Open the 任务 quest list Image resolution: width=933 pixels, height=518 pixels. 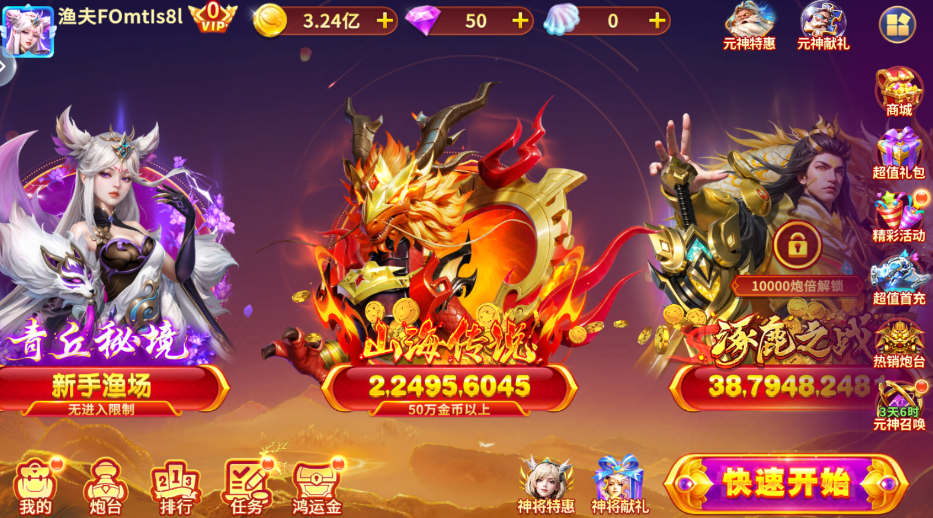(x=246, y=485)
